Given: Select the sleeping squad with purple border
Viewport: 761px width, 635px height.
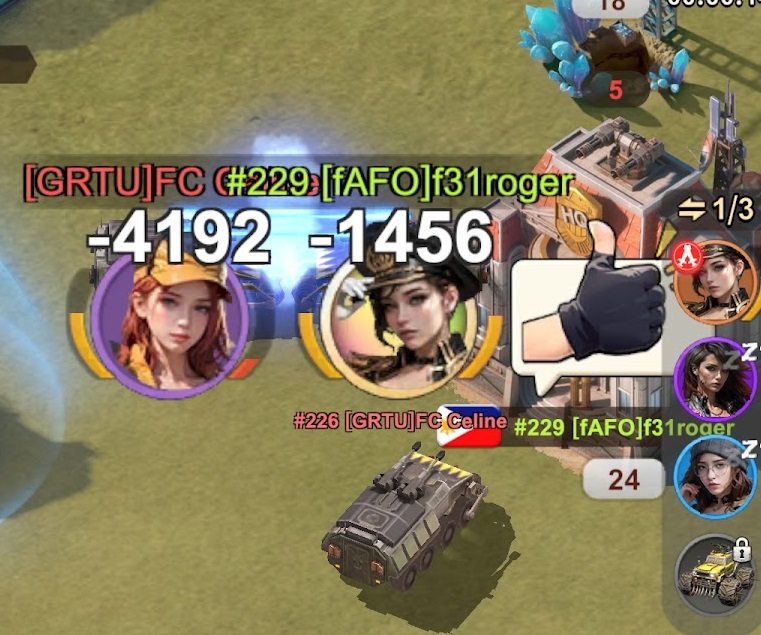Looking at the screenshot, I should tap(714, 379).
